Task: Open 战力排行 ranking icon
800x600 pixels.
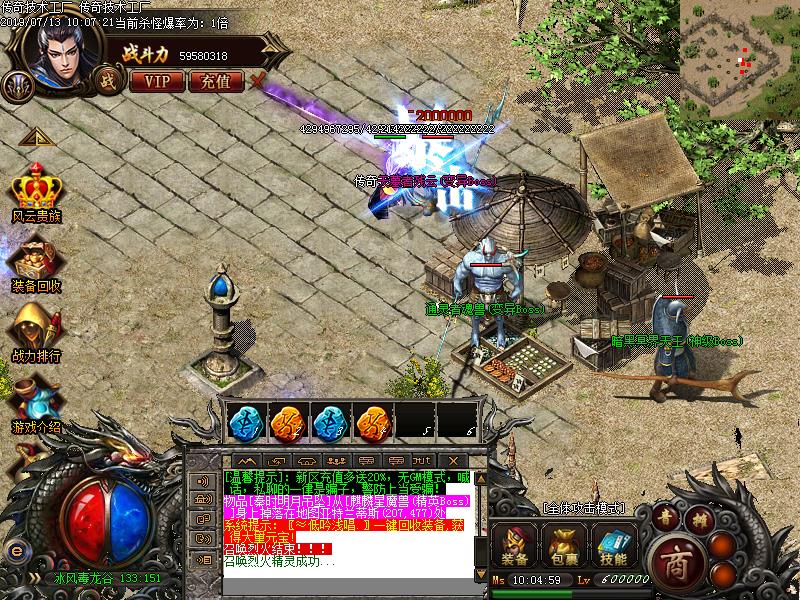Action: point(36,330)
